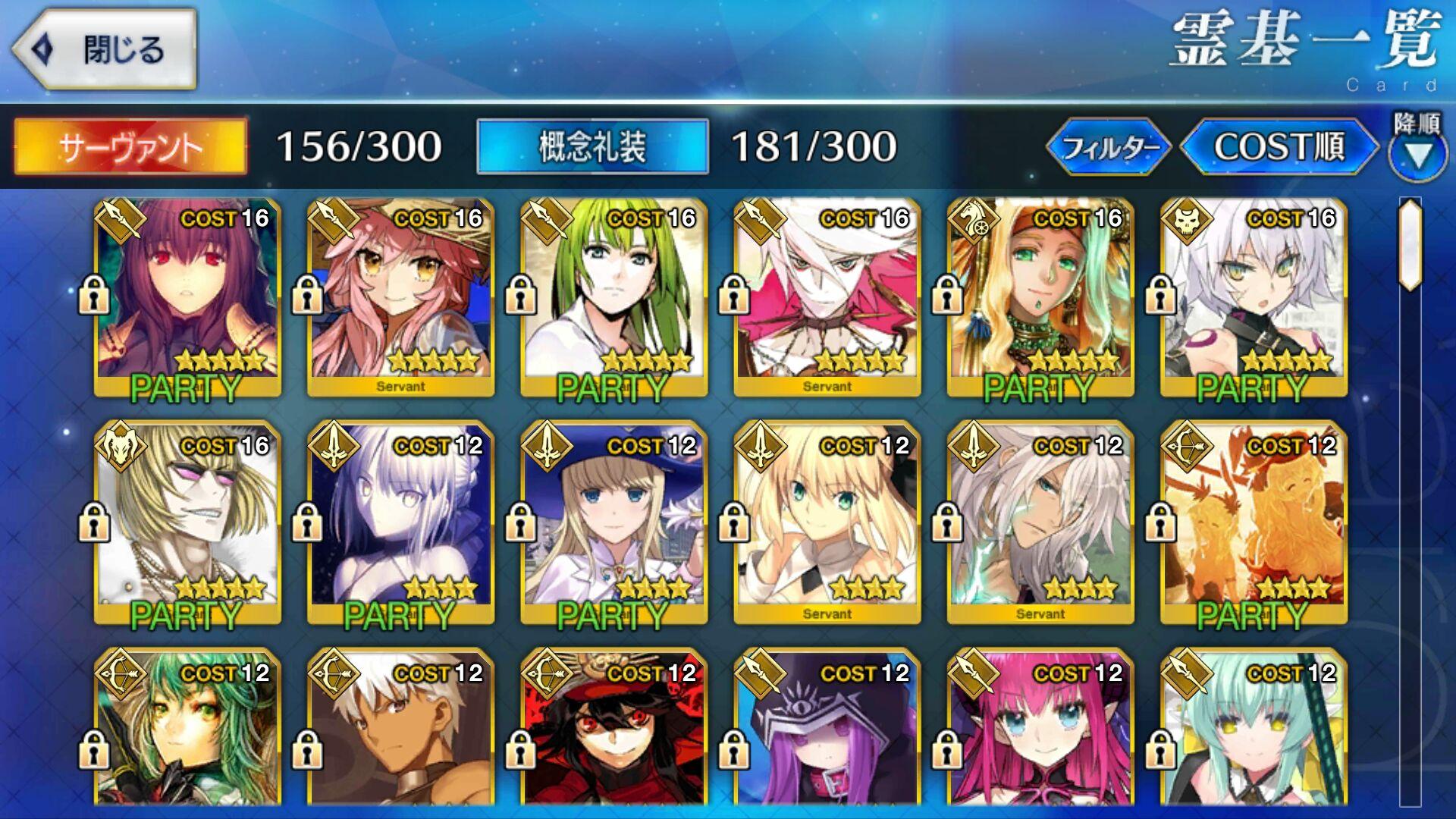This screenshot has height=819, width=1456.
Task: Click the vertical scrollbar handle
Action: [x=1410, y=244]
